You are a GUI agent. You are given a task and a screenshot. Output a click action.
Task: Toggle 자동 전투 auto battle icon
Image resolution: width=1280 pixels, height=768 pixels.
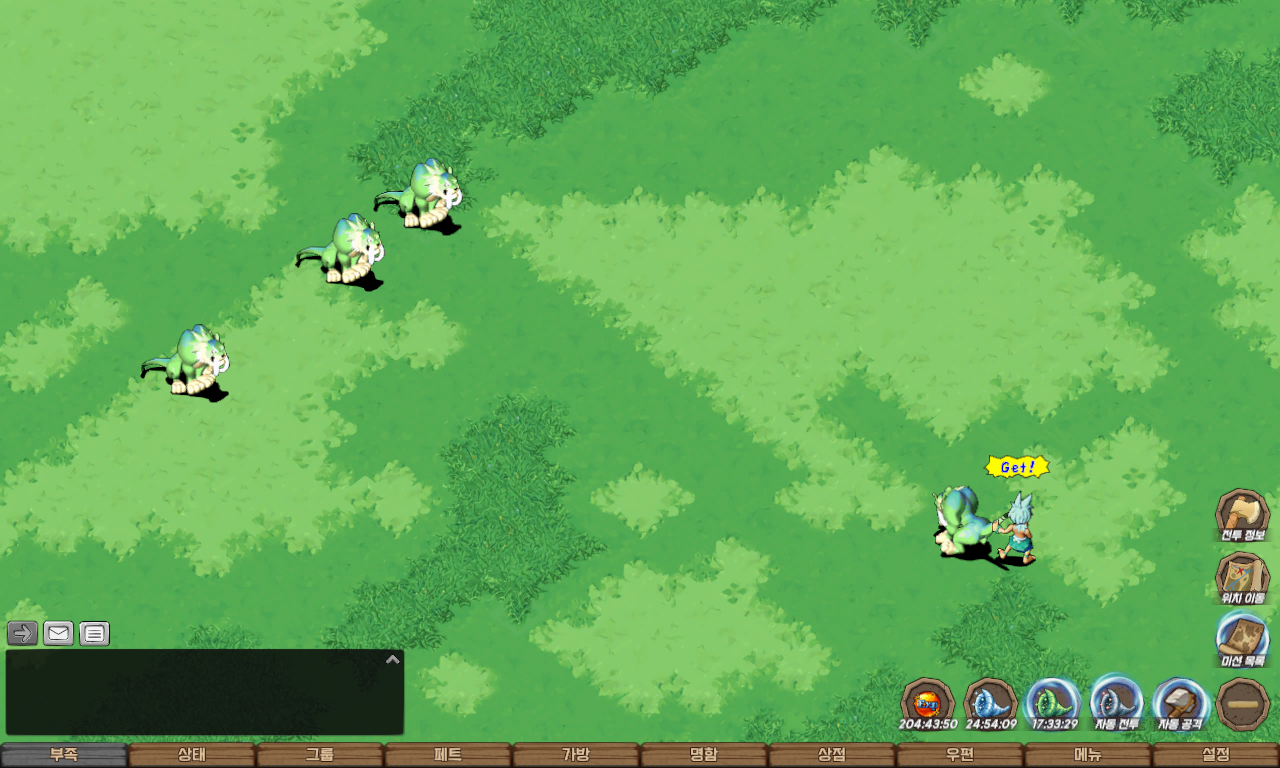1116,701
